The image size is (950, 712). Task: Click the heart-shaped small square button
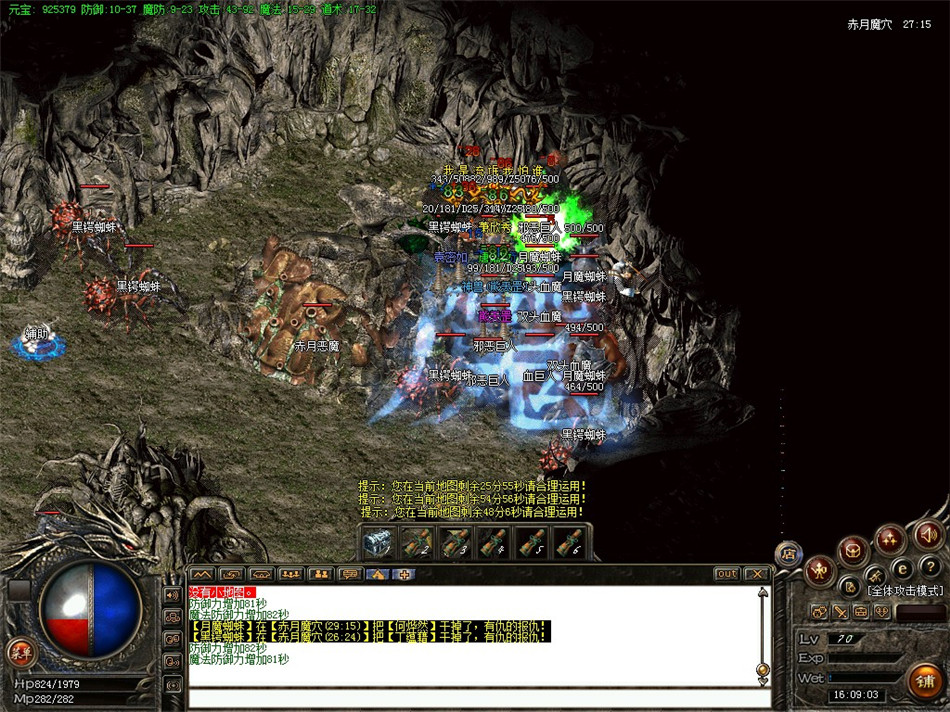click(884, 612)
